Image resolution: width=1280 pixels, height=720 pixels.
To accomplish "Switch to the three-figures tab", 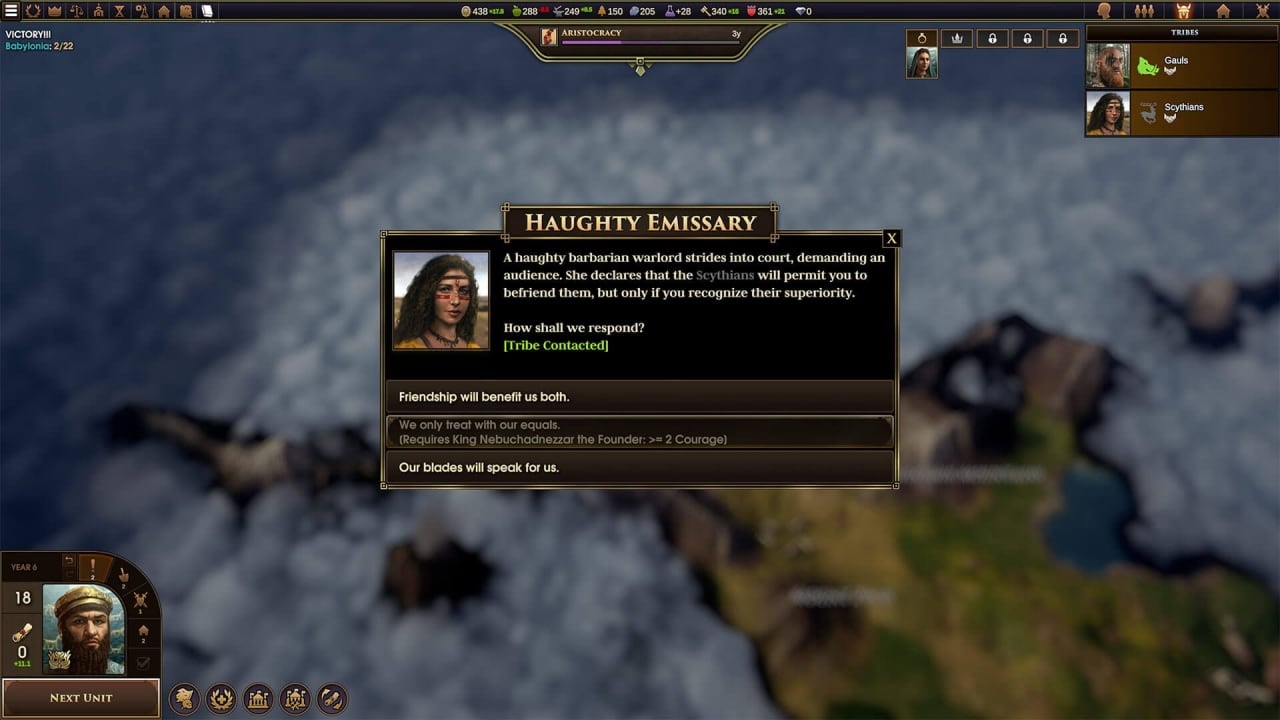I will coord(1144,11).
